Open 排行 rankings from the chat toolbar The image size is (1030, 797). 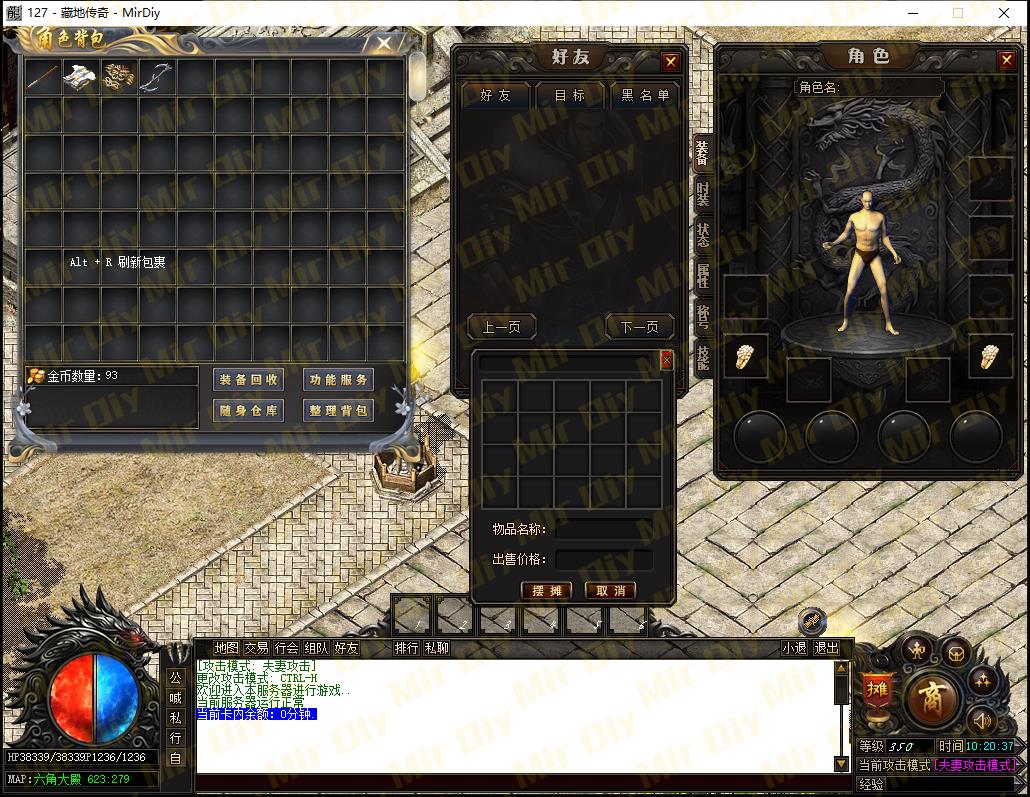(x=406, y=648)
